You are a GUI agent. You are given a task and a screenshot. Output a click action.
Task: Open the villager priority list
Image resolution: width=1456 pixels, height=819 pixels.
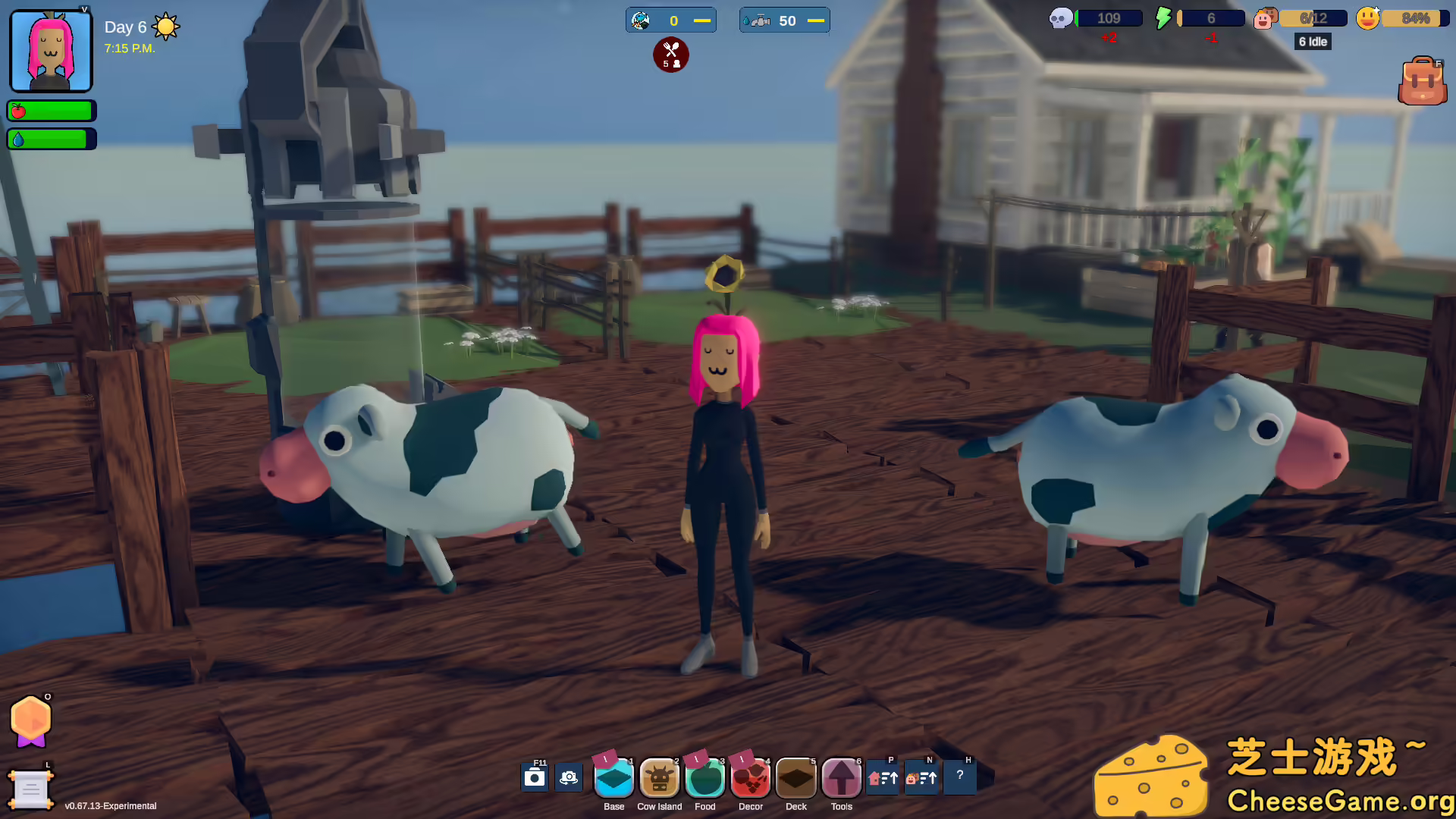(921, 777)
